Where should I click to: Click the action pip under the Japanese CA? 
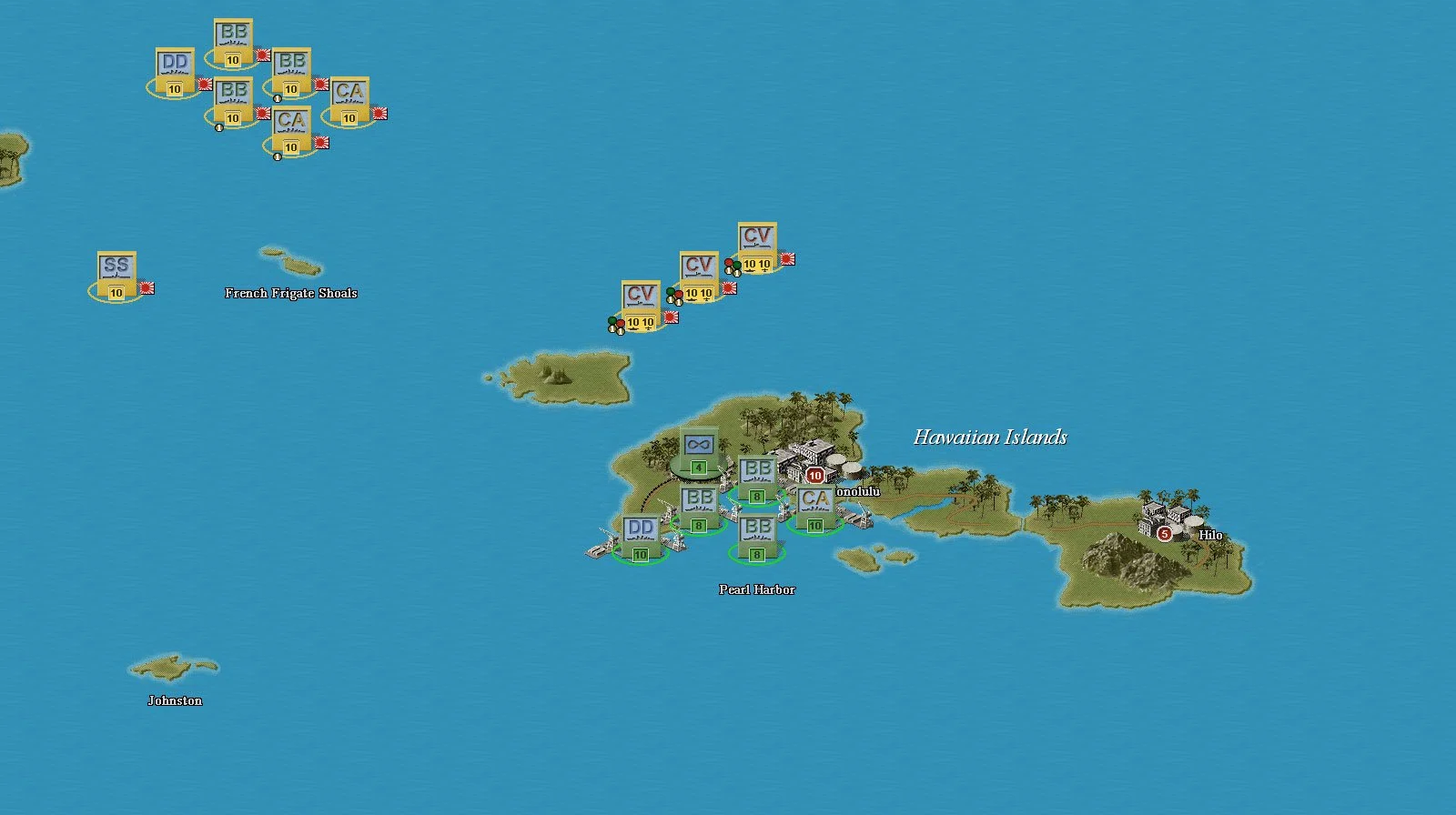[278, 156]
